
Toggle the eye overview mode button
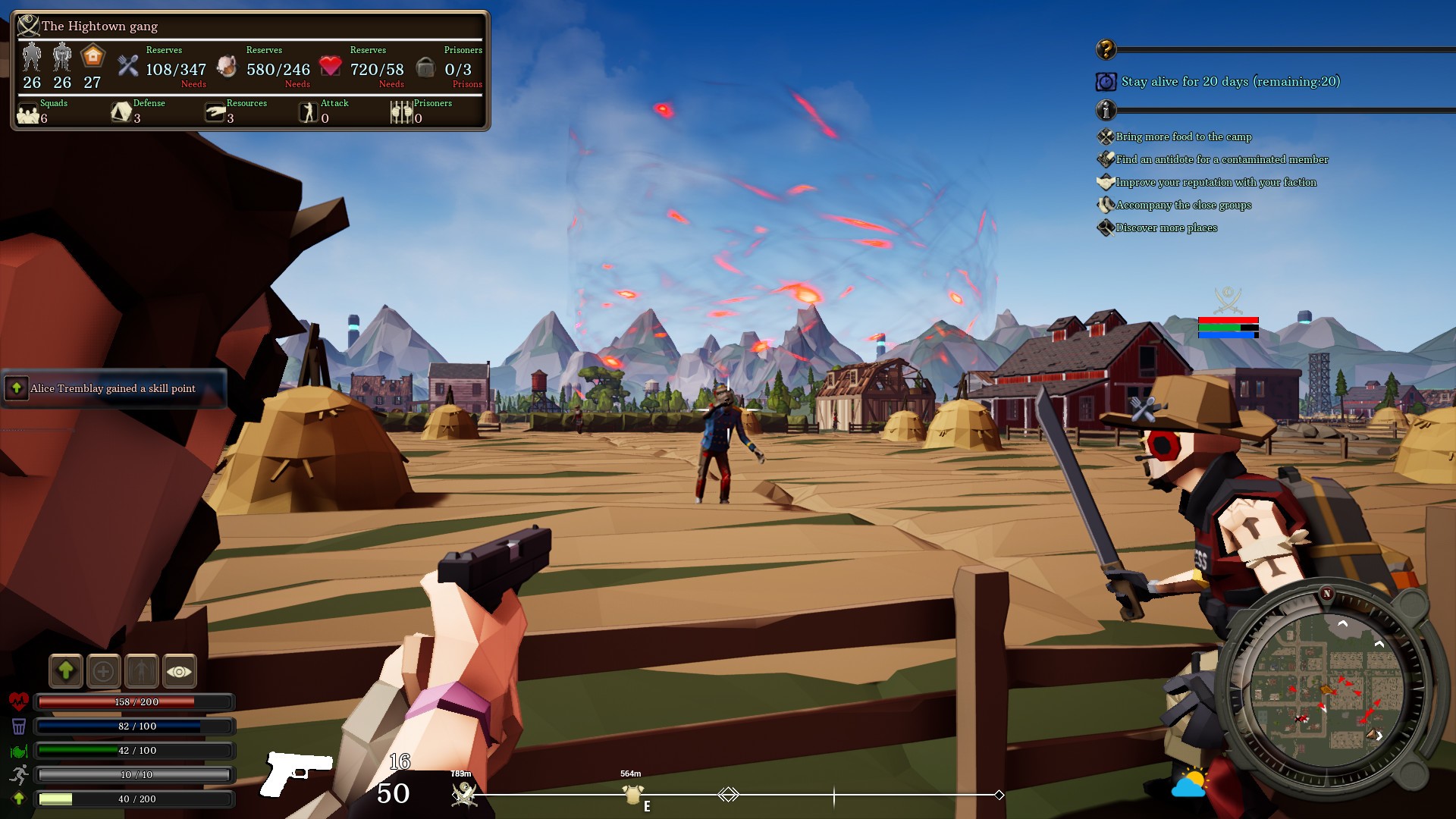coord(180,670)
